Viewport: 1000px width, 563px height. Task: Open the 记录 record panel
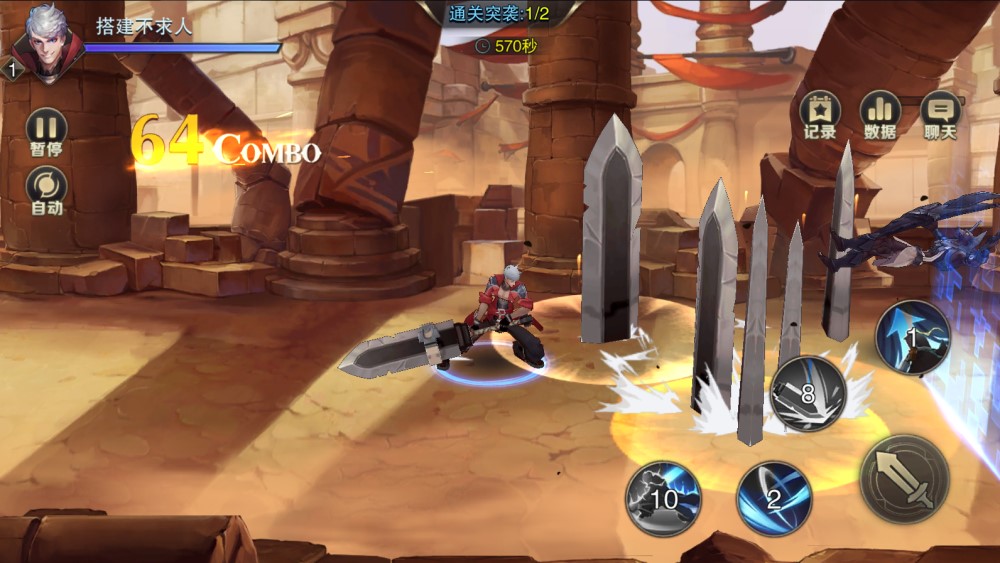820,111
